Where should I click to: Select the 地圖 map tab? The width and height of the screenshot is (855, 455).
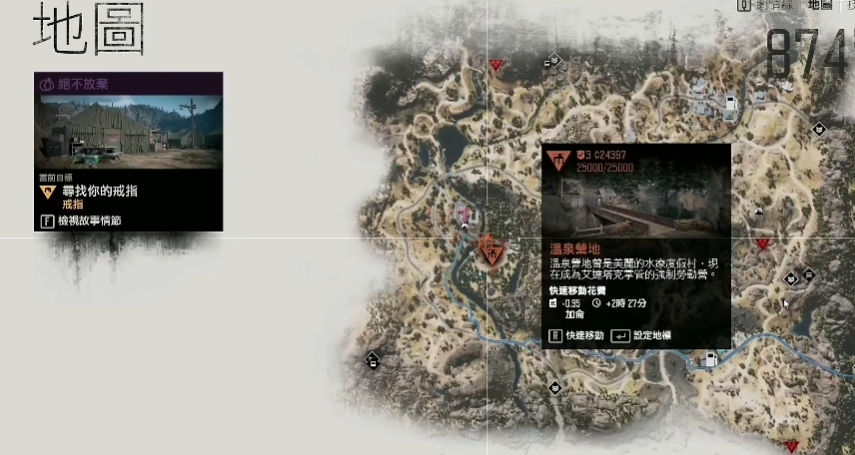point(819,5)
